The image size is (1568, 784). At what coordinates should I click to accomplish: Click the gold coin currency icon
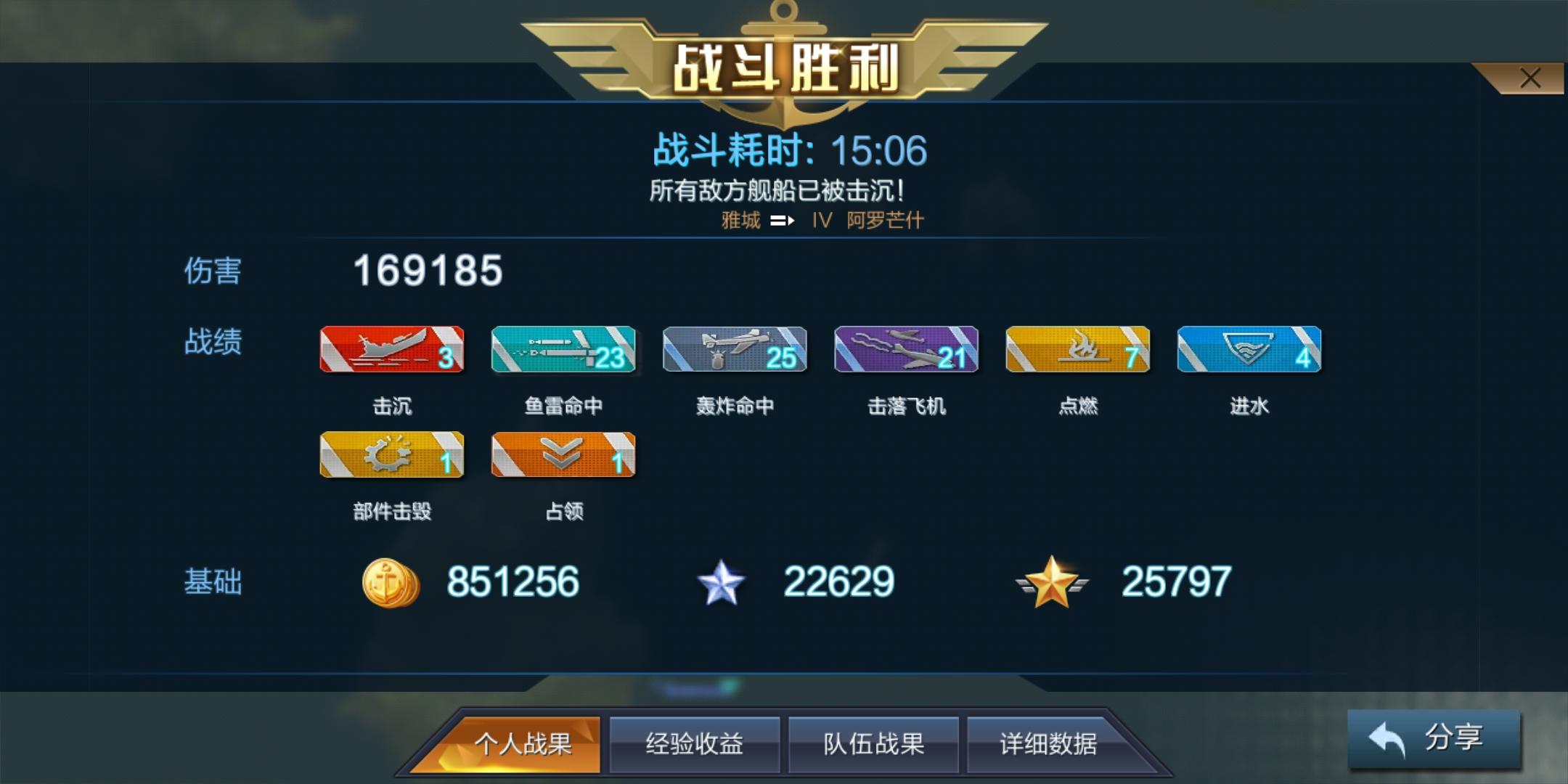[391, 581]
